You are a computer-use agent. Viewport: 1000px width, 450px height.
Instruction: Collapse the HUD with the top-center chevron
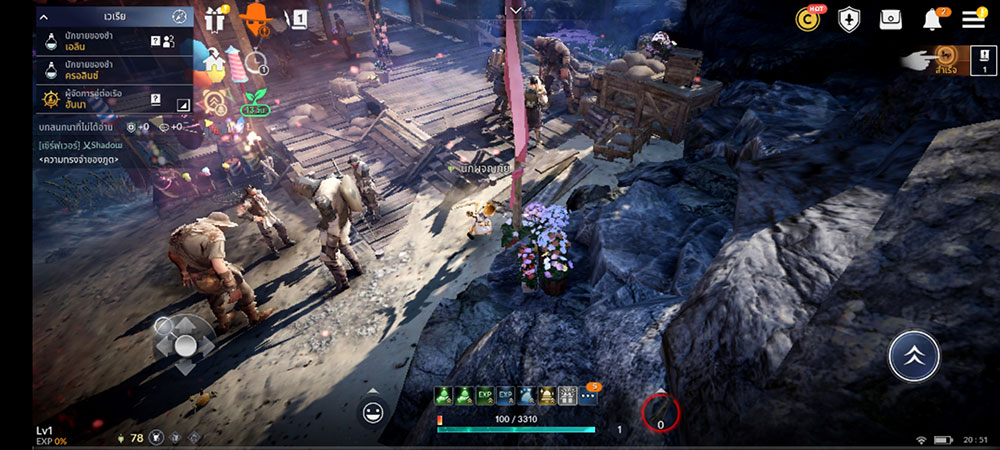tap(515, 9)
